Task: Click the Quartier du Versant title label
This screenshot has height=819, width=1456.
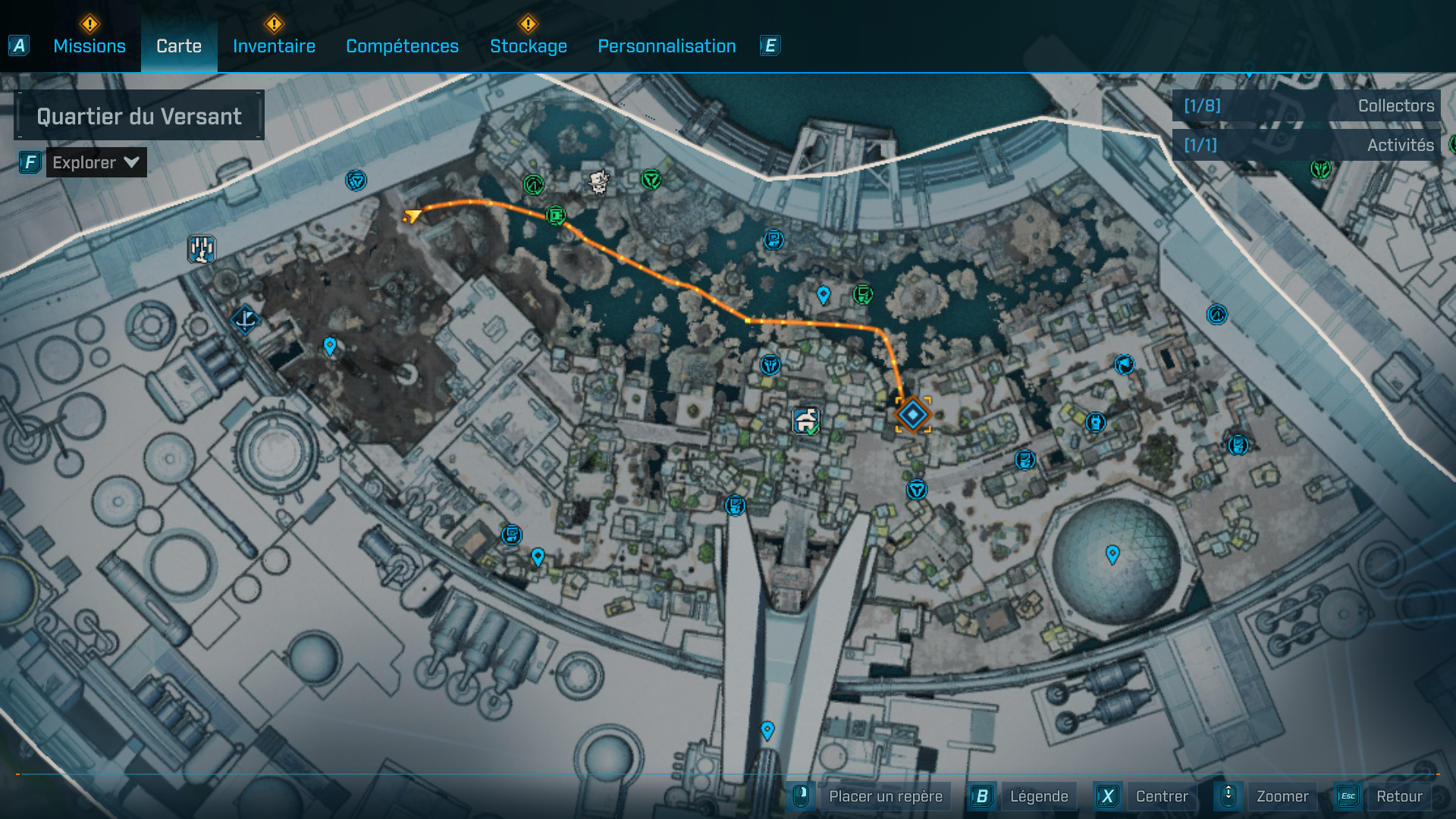Action: (140, 115)
